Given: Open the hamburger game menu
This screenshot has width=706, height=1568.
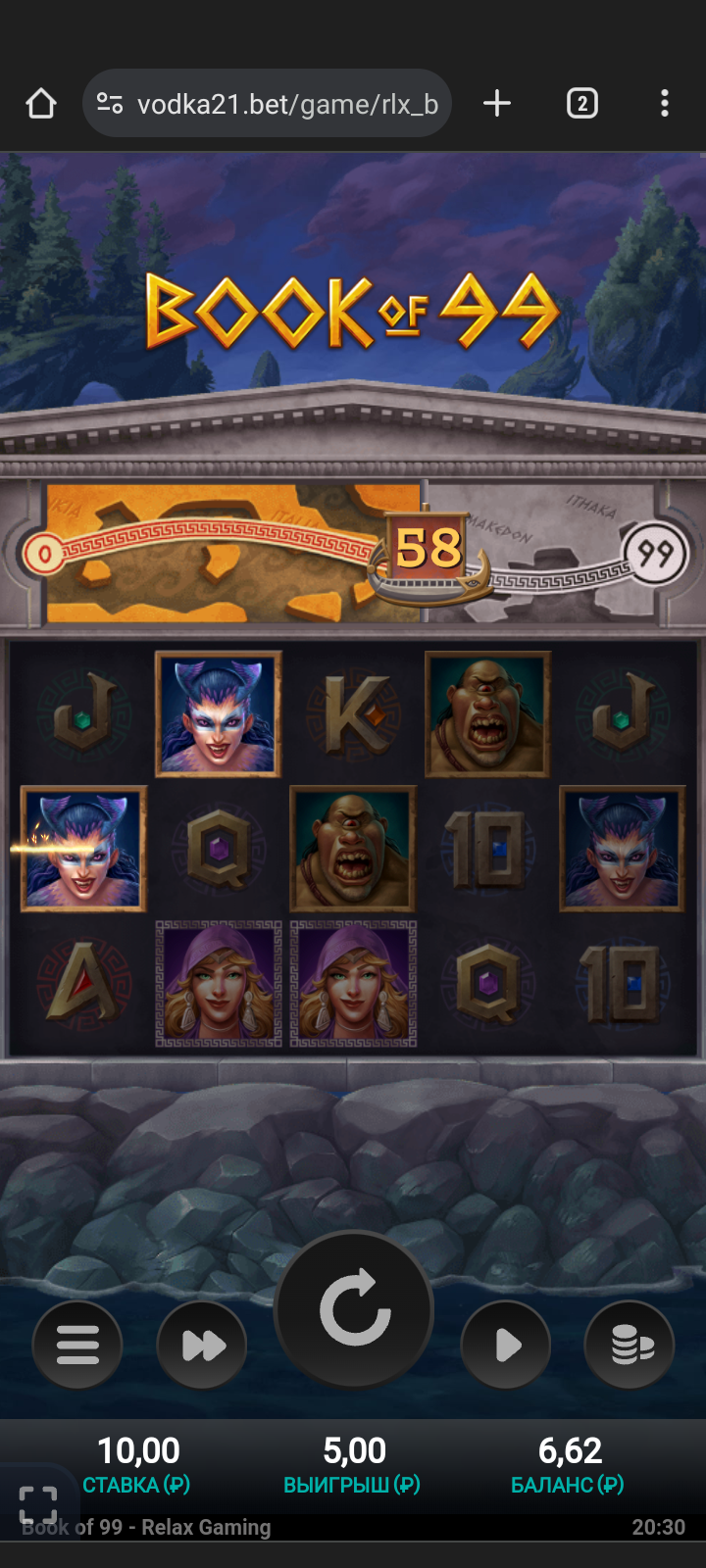Looking at the screenshot, I should coord(77,1345).
